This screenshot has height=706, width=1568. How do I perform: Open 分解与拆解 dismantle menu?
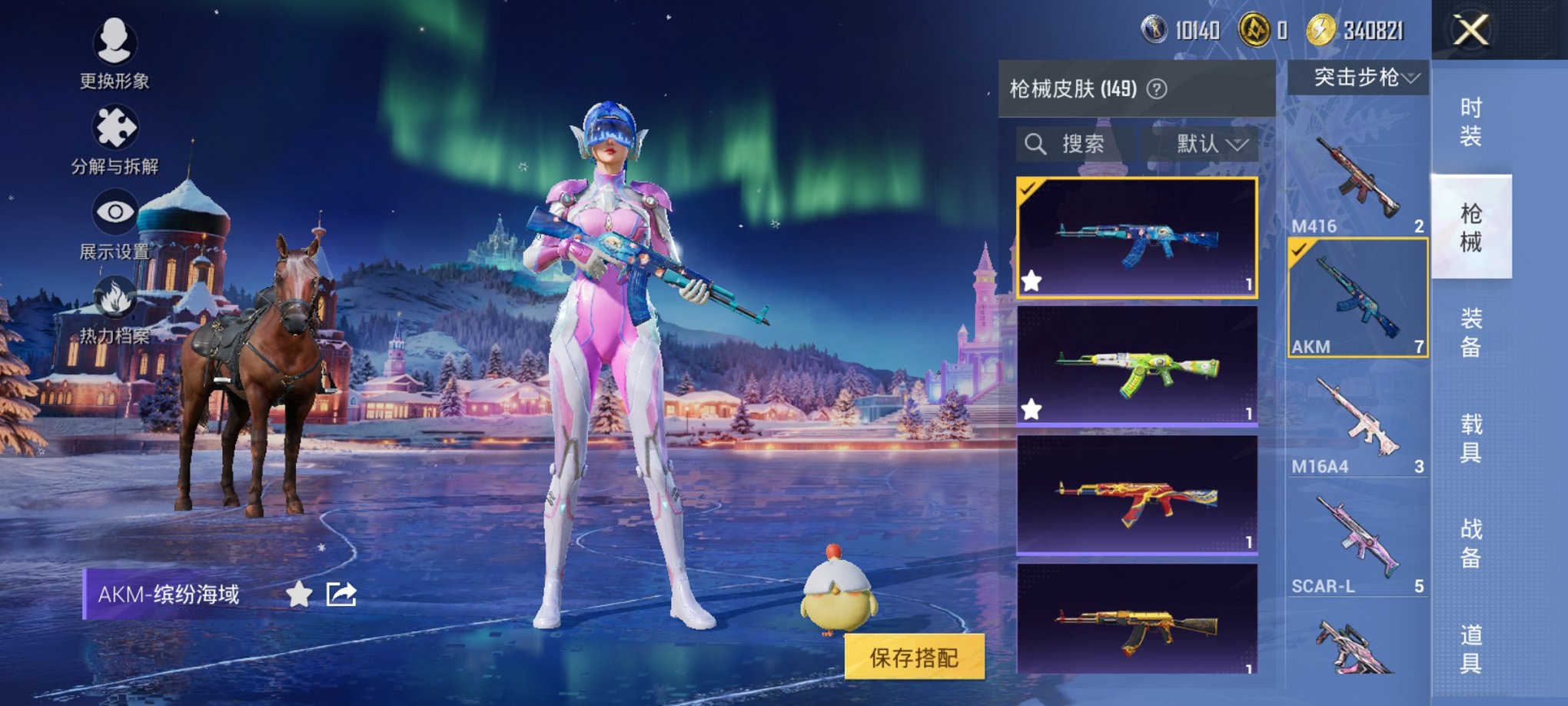pos(115,138)
